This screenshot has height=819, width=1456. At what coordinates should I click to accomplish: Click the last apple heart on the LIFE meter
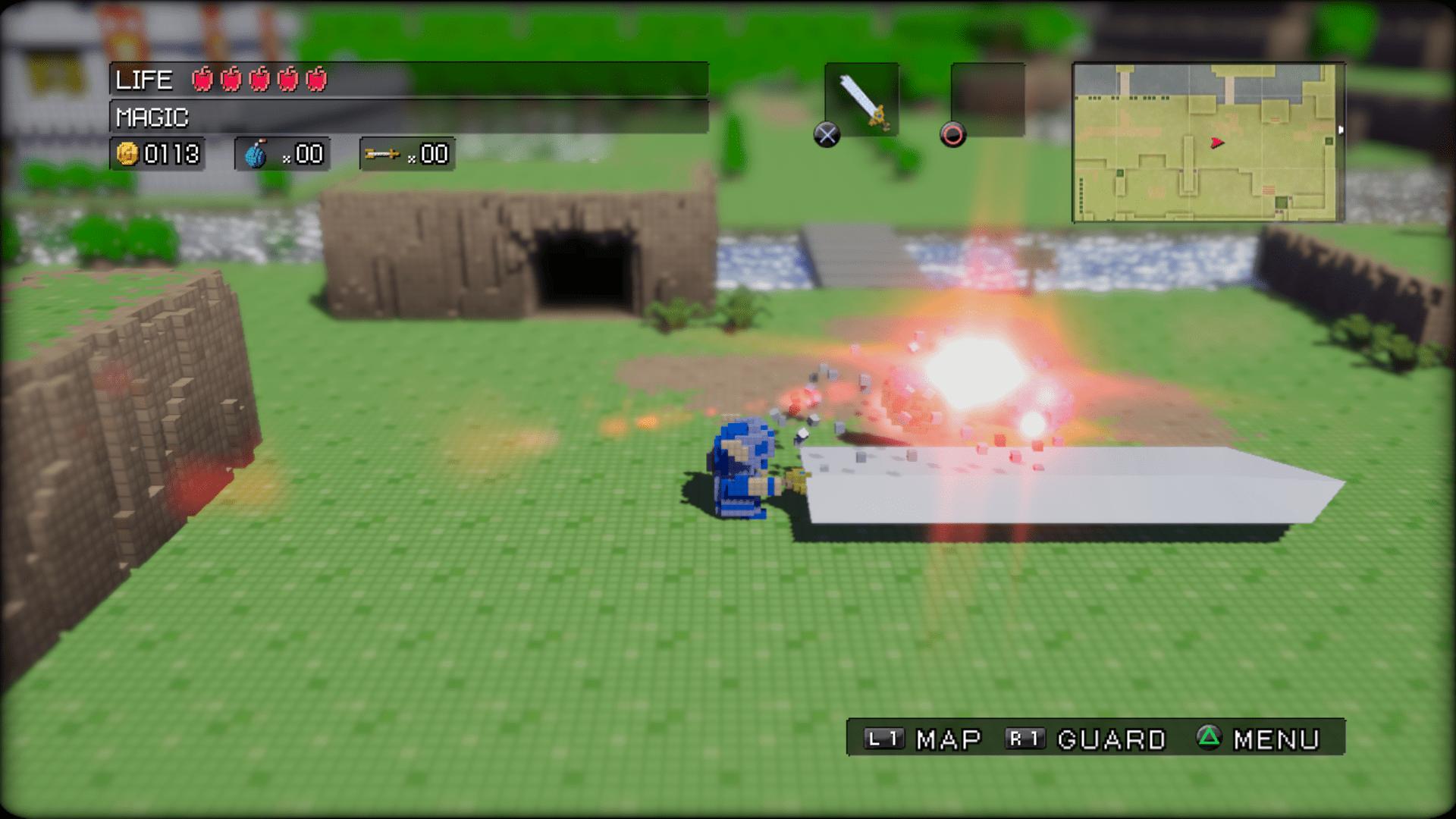tap(315, 79)
